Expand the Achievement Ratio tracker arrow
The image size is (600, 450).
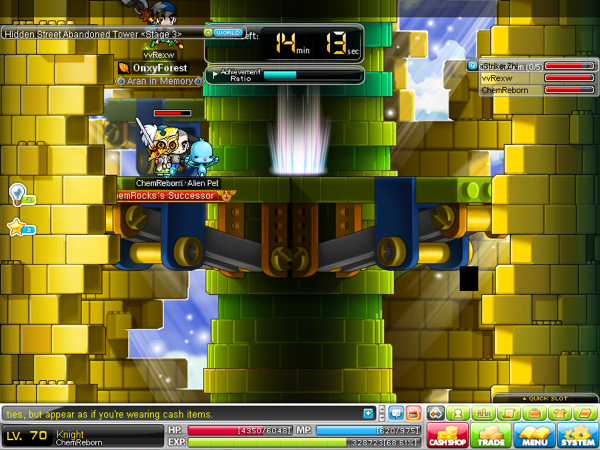tap(215, 74)
